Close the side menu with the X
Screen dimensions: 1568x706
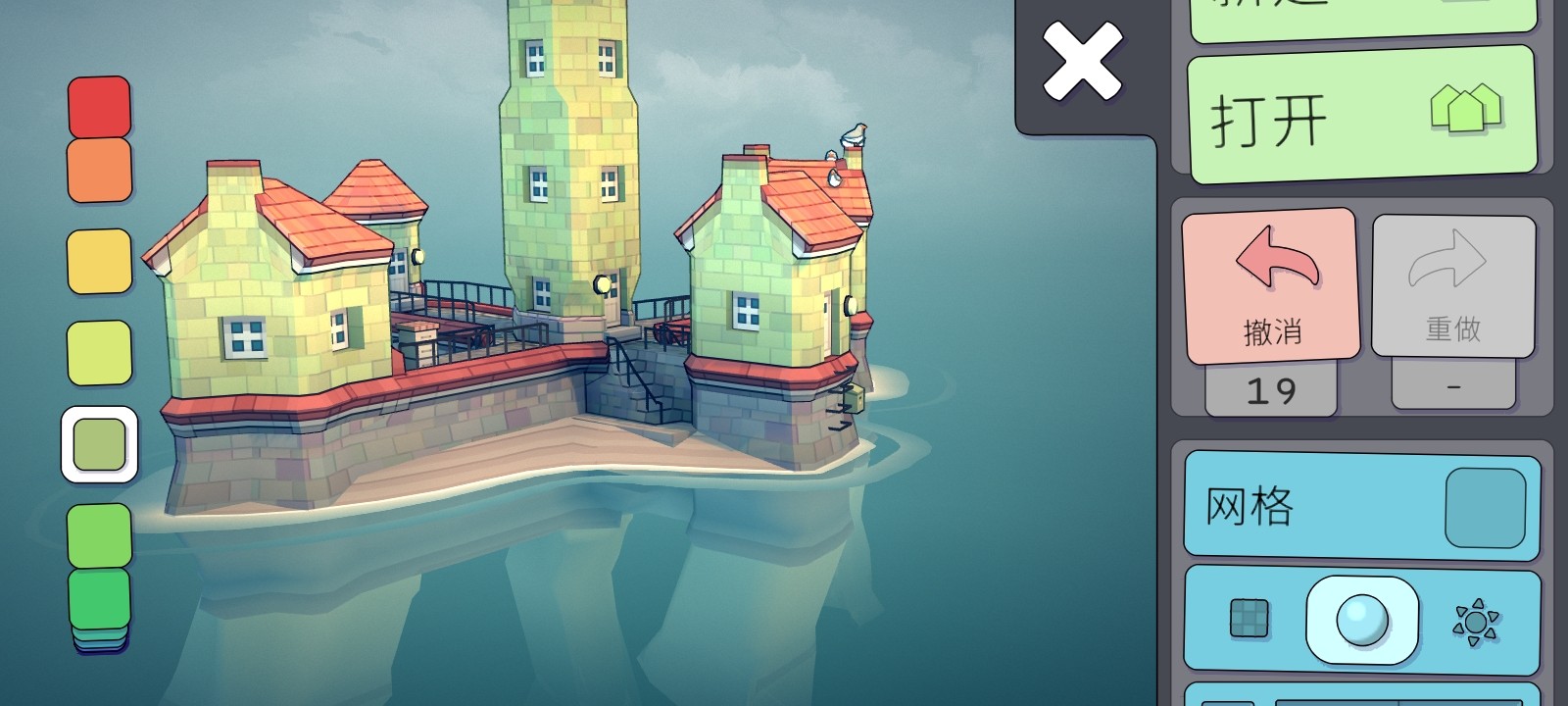(1082, 61)
